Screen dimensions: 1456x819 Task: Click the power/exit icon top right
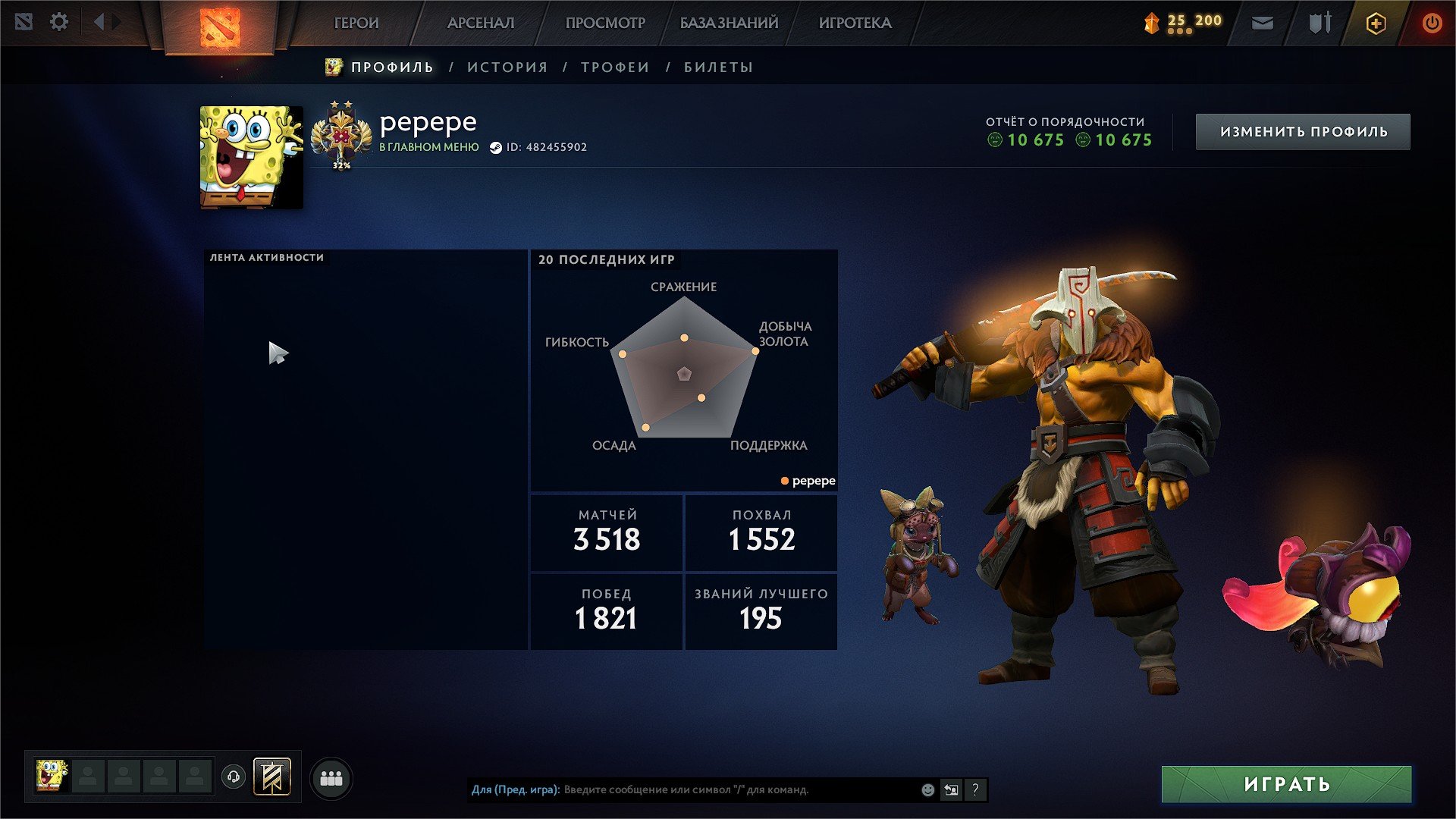(1432, 23)
